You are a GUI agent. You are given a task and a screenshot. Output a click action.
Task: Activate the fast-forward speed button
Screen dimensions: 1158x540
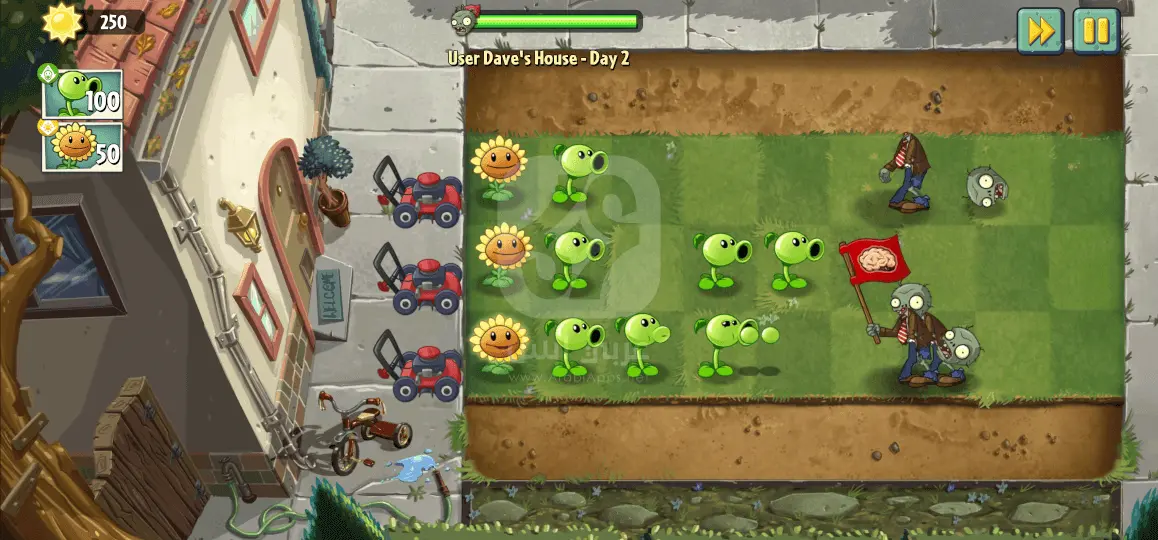click(1041, 31)
